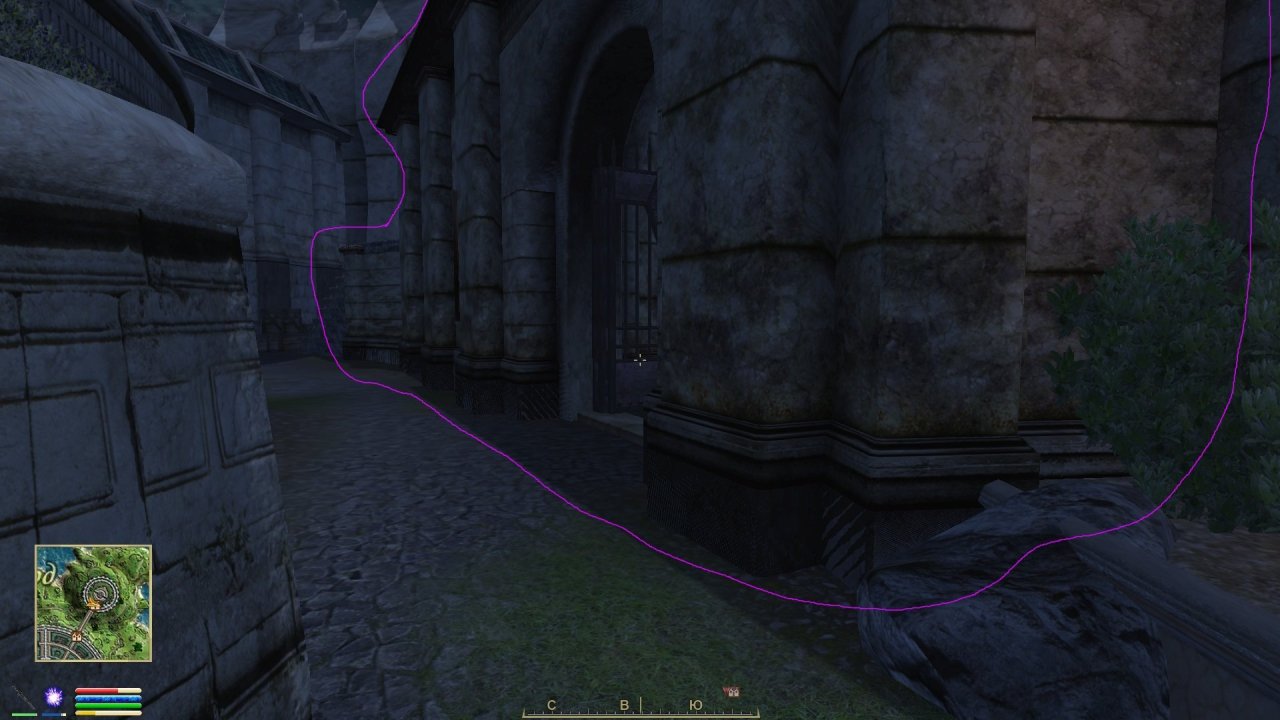Open the compass bar at the bottom
This screenshot has height=720, width=1280.
pyautogui.click(x=640, y=712)
